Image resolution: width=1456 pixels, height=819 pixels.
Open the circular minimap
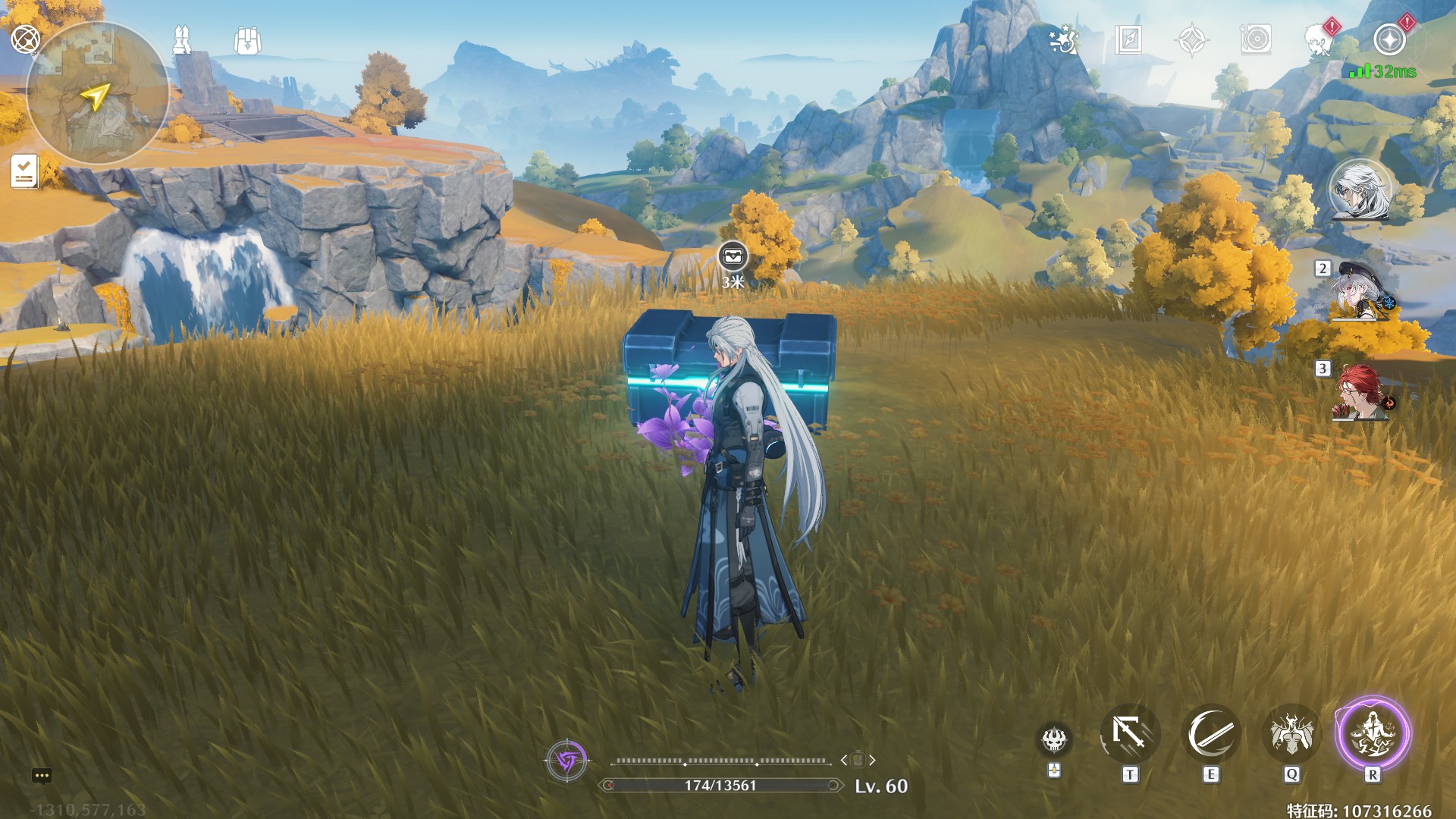point(97,94)
